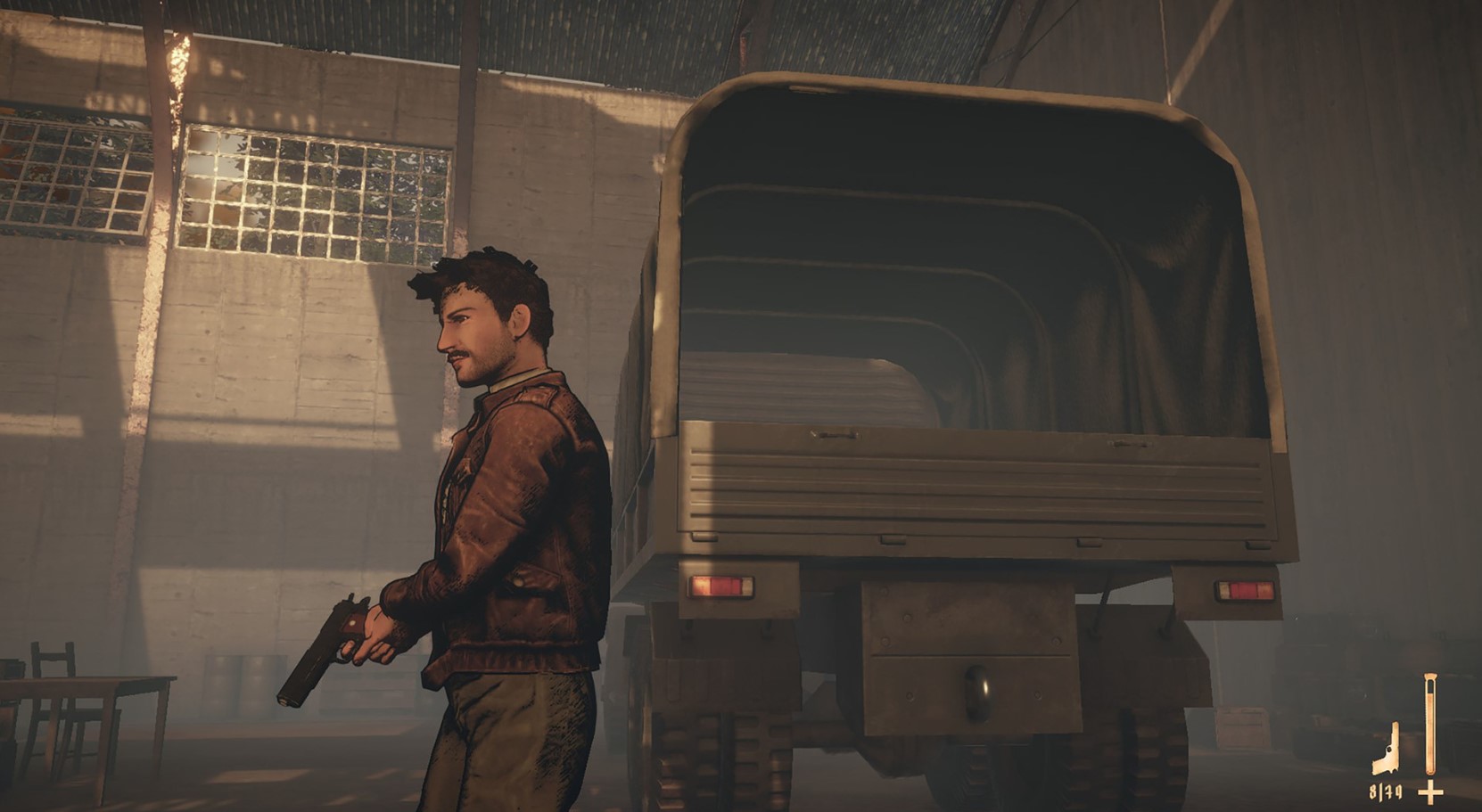
Task: Click the health cross icon
Action: 1430,791
